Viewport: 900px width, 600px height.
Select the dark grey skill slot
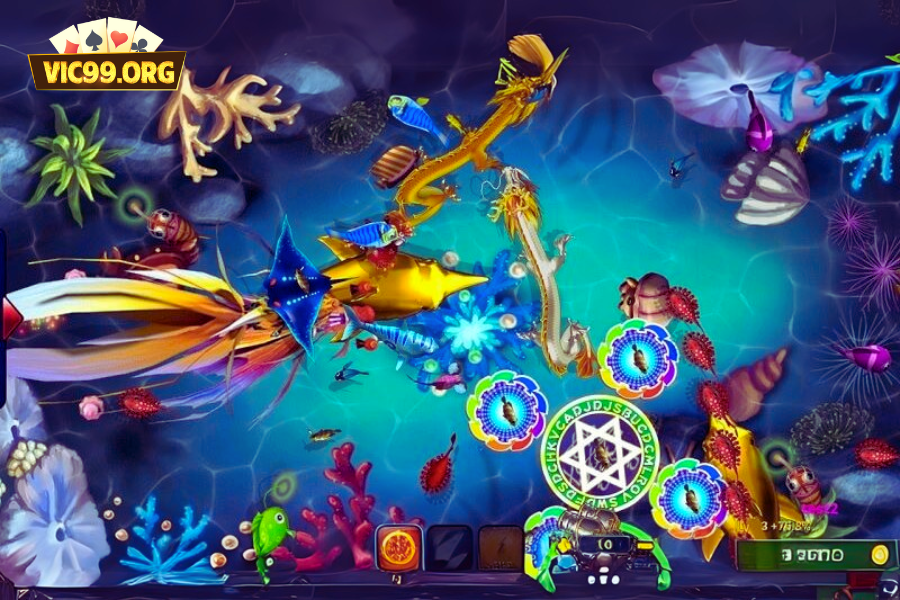tap(449, 548)
